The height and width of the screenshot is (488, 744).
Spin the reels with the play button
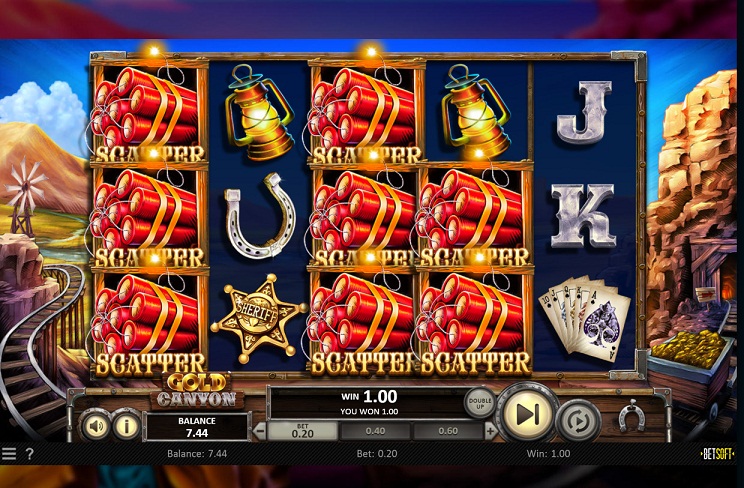[x=527, y=411]
